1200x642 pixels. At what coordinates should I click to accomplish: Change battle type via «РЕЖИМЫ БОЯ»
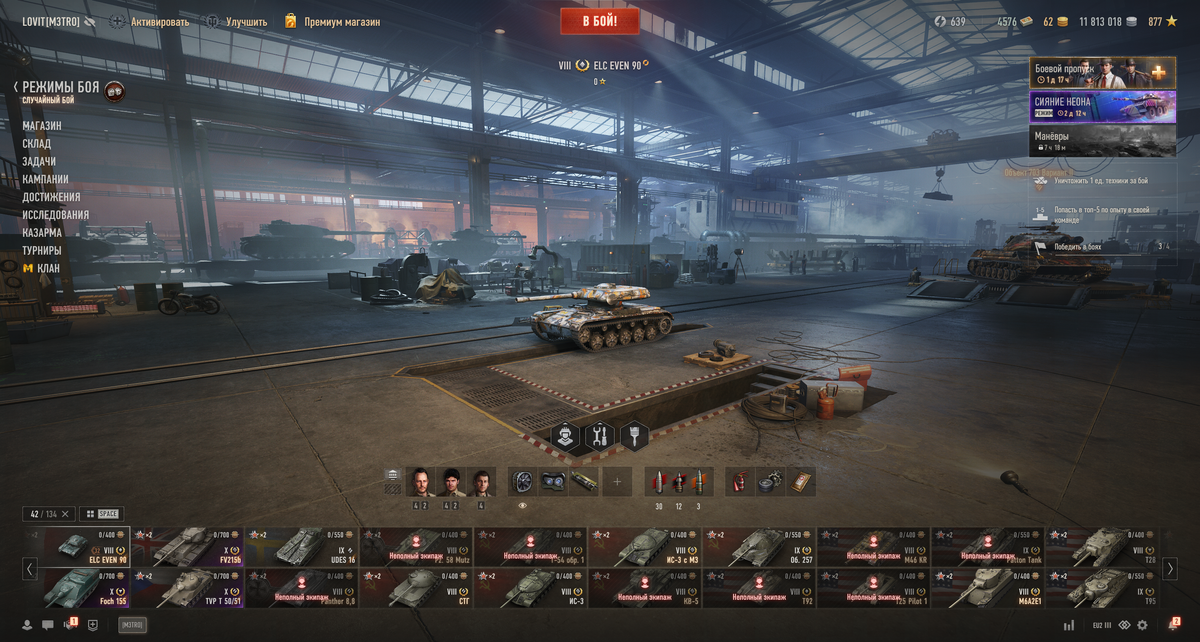[60, 88]
